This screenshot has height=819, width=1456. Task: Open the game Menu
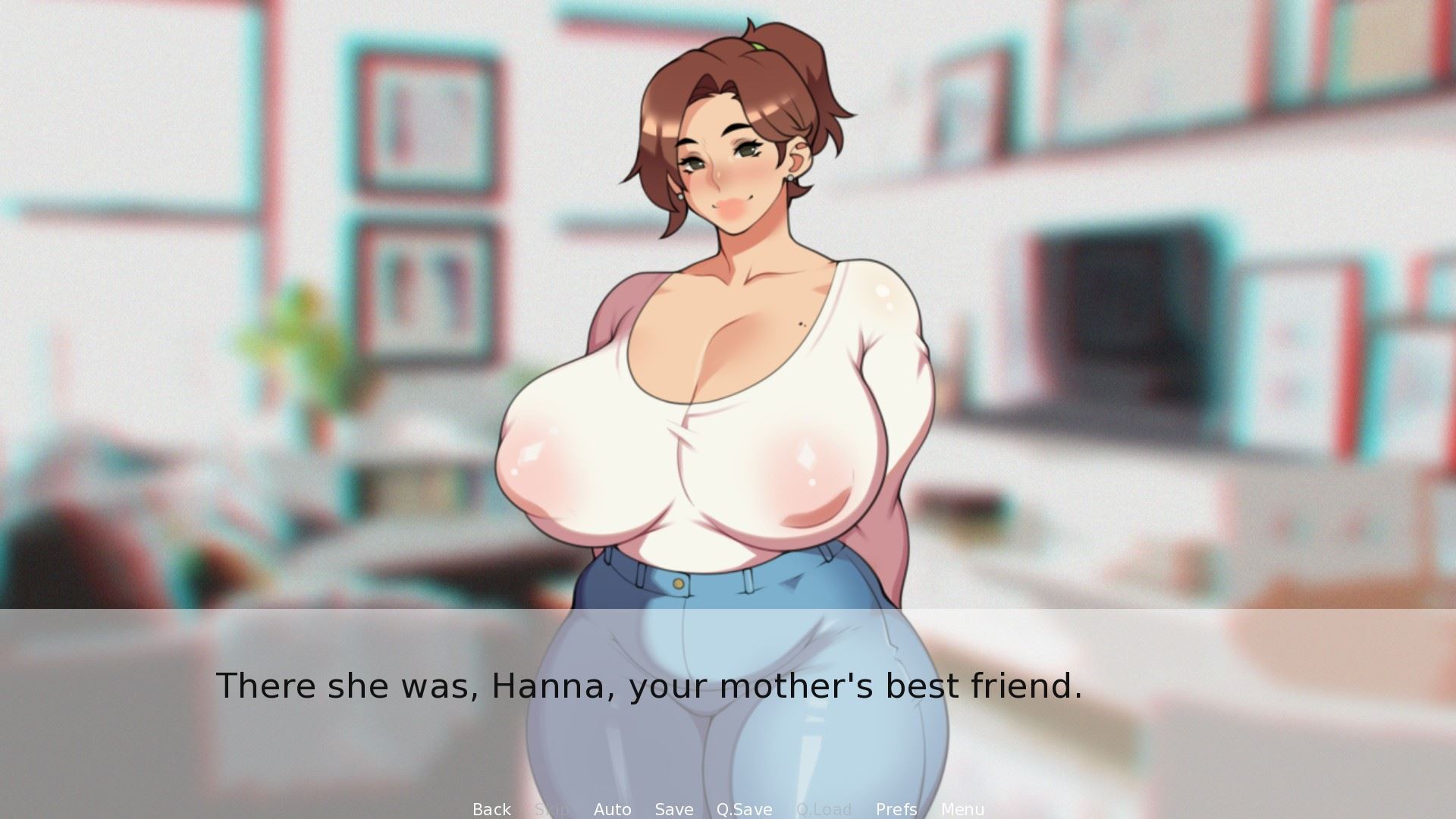point(962,809)
